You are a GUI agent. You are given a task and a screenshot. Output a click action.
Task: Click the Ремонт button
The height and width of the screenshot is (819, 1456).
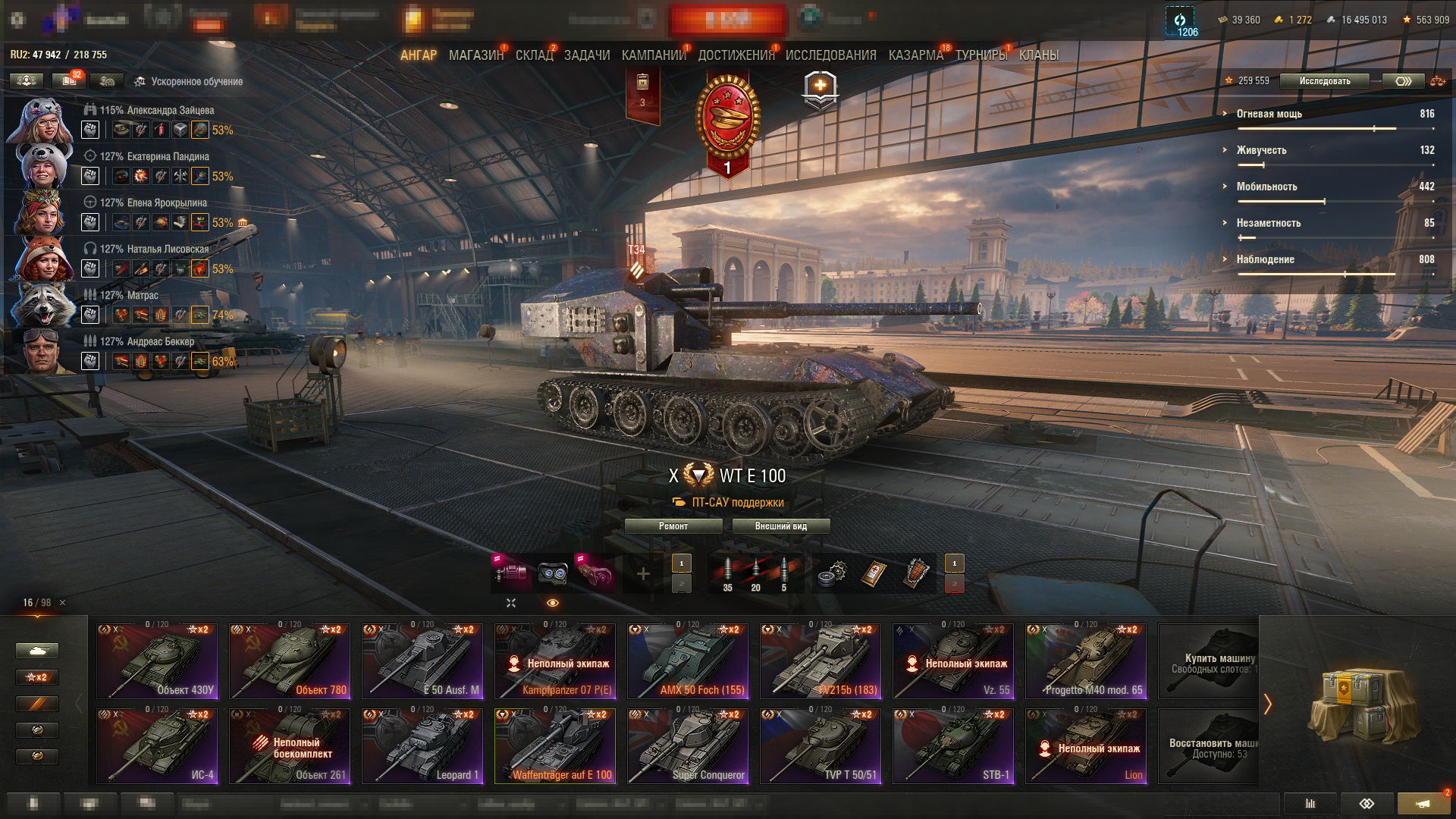(673, 526)
